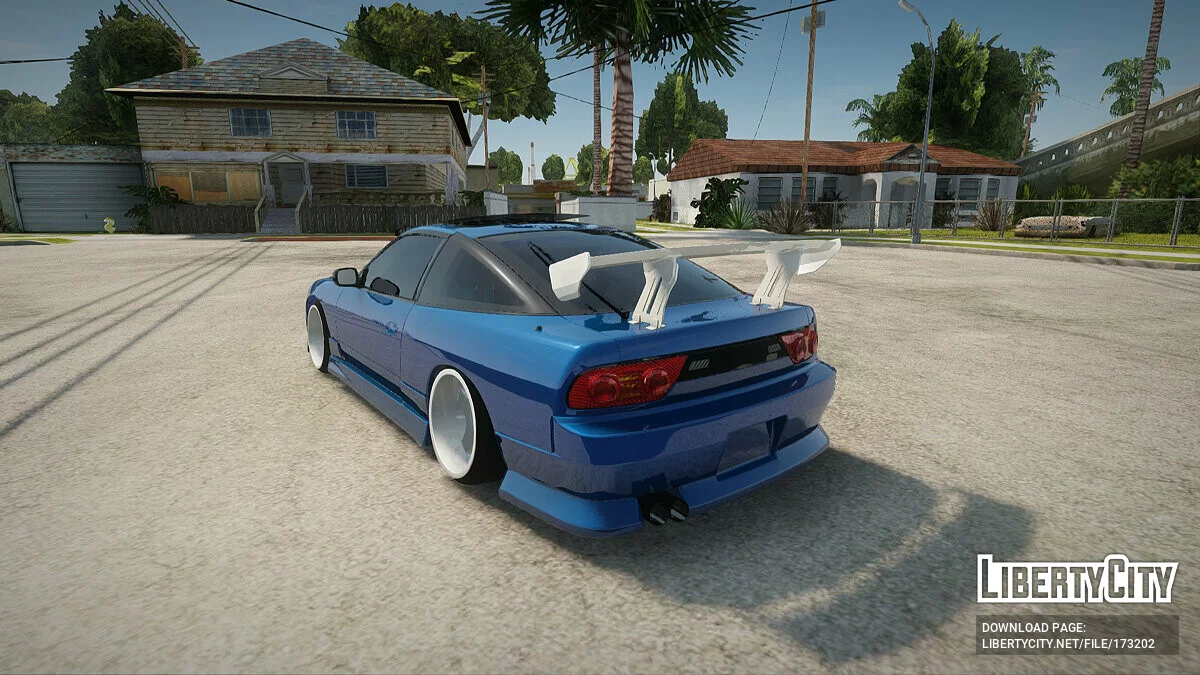
Task: Click the LibertyCity logo watermark
Action: [1077, 579]
